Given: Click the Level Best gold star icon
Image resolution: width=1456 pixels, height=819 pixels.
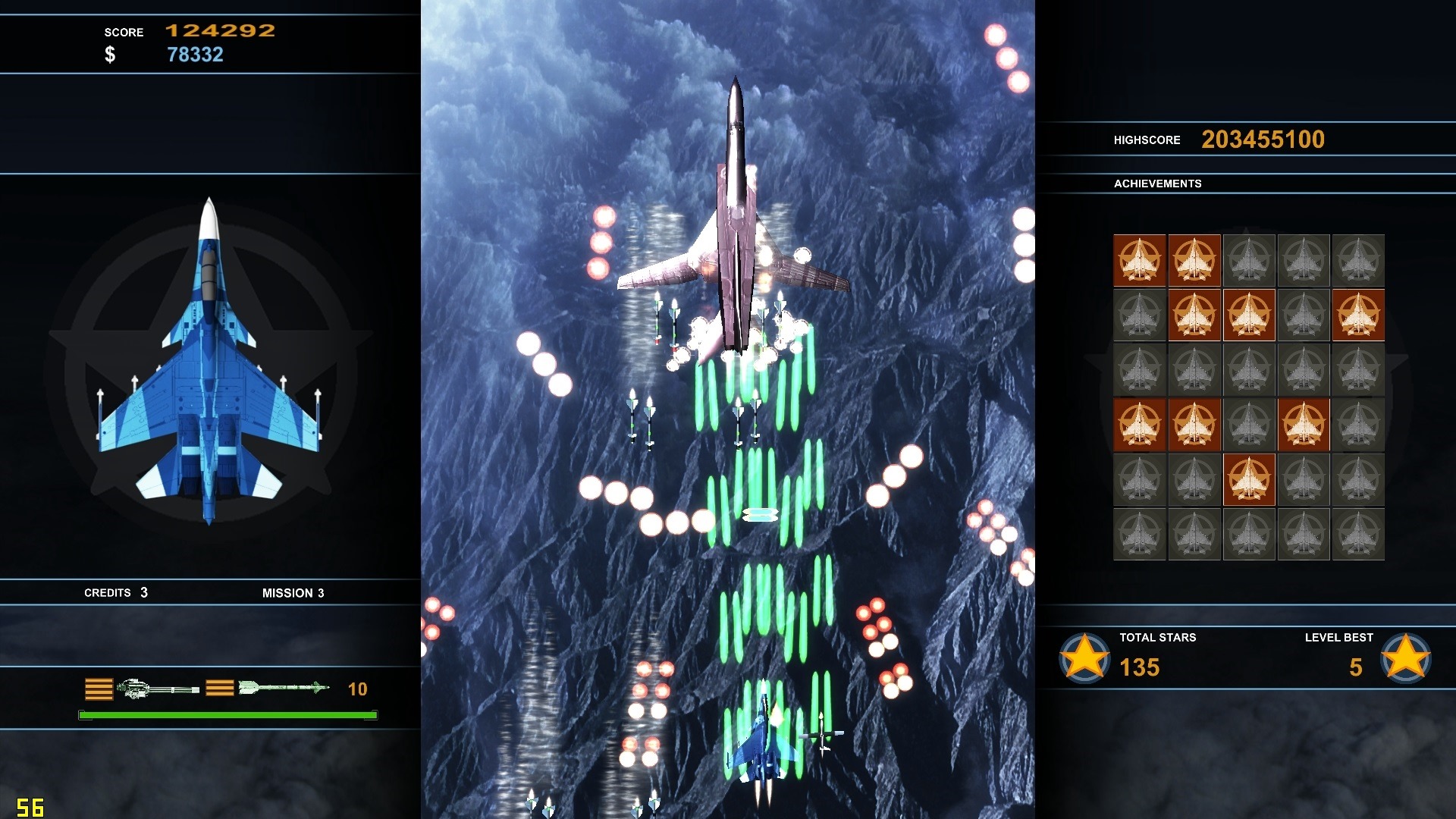Looking at the screenshot, I should [1405, 657].
